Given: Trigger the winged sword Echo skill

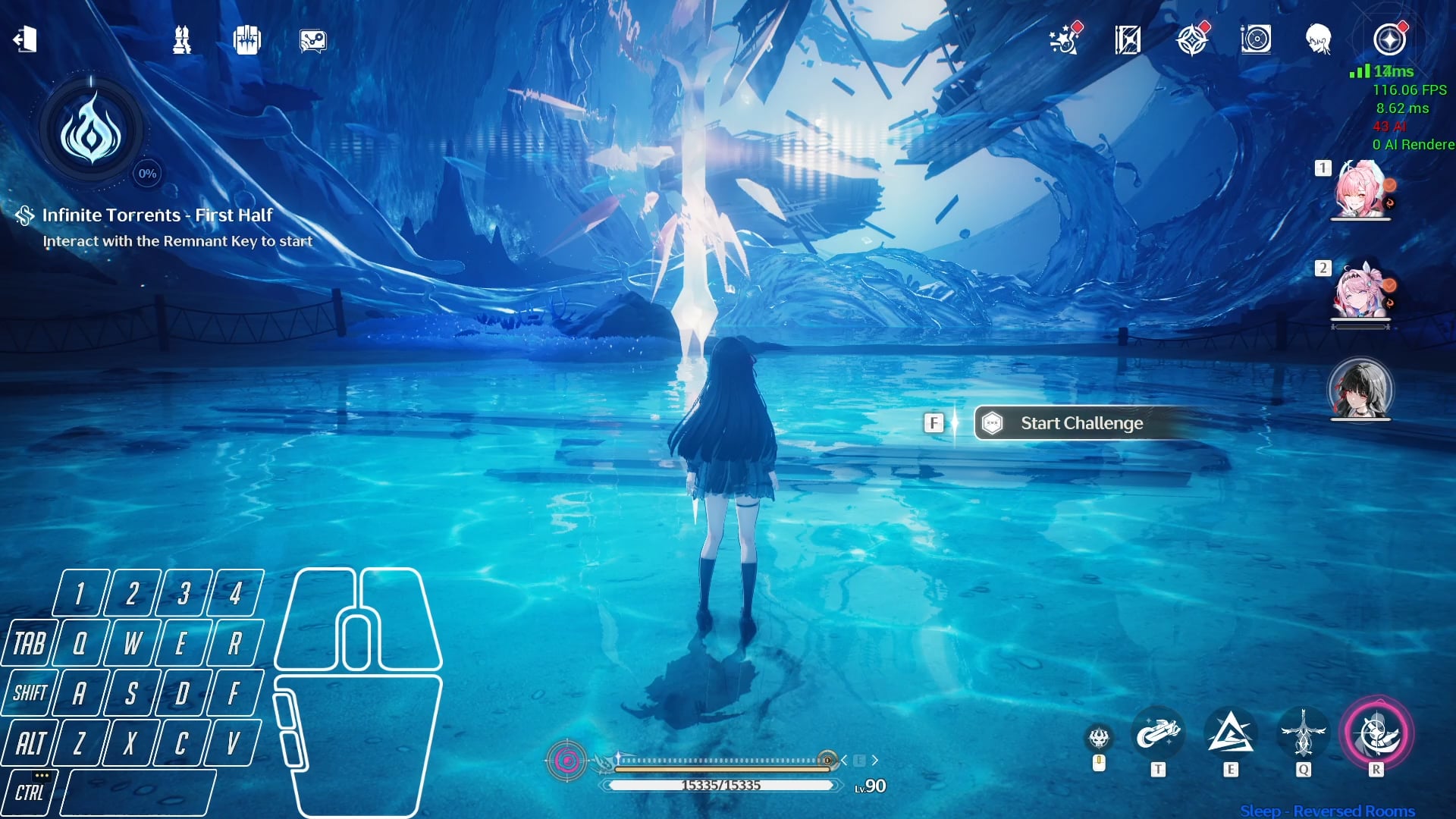Looking at the screenshot, I should pos(1303,733).
